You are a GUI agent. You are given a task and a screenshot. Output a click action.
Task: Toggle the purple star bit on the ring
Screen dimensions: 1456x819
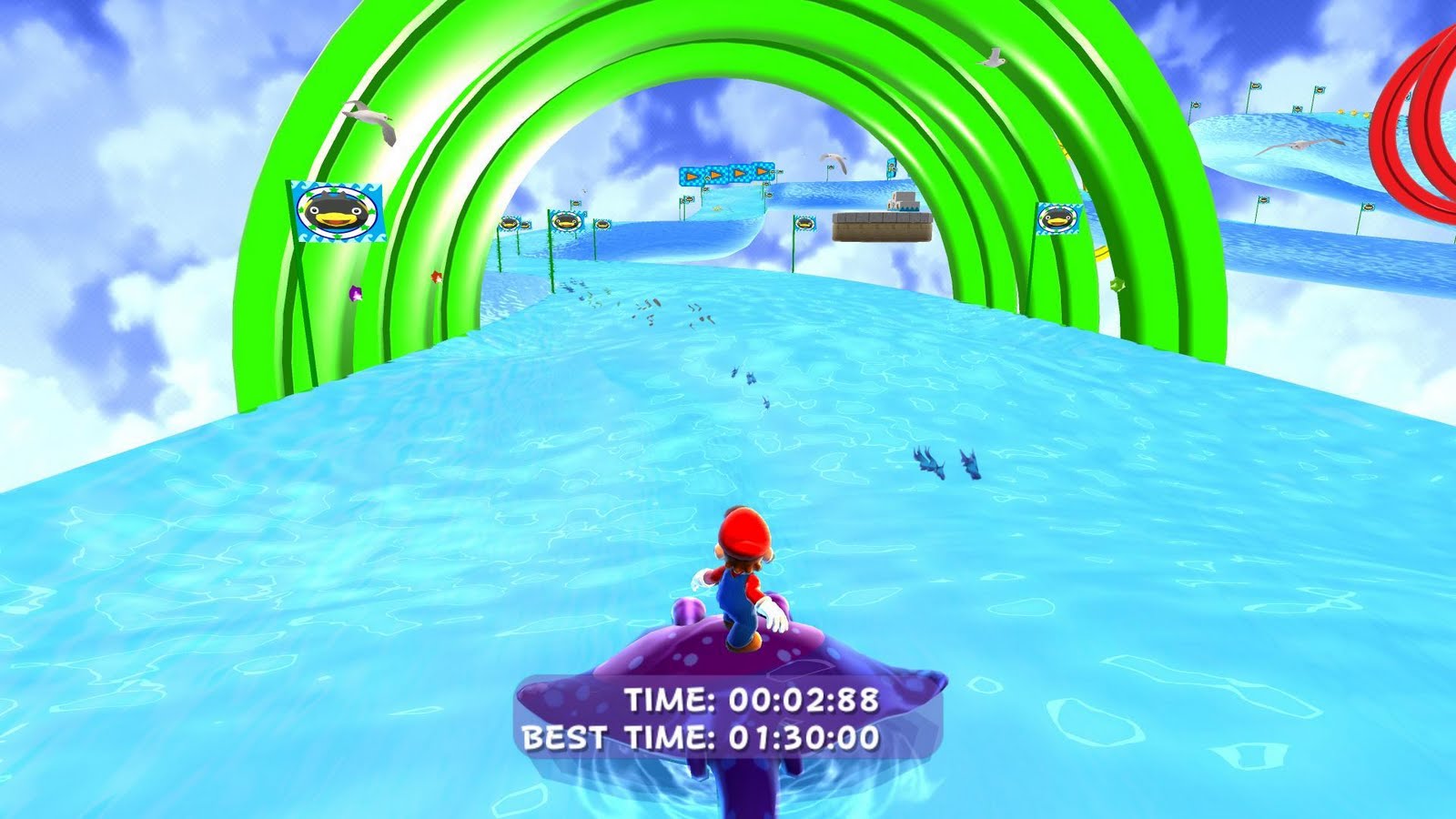[x=355, y=293]
